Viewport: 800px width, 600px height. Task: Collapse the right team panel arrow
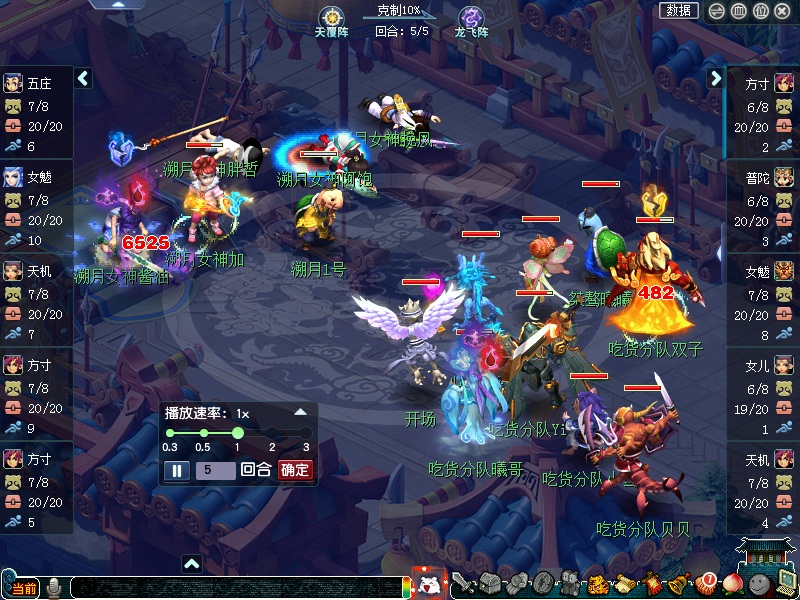tap(716, 78)
